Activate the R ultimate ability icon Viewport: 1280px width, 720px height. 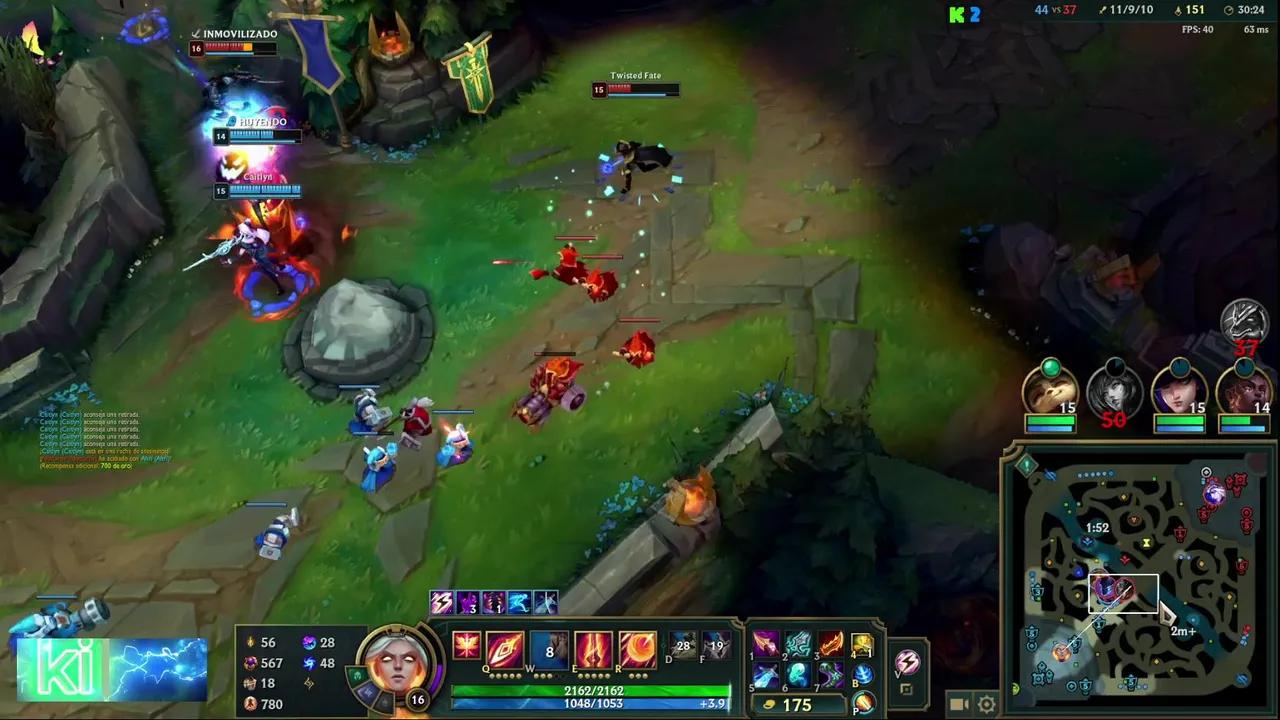pos(639,650)
